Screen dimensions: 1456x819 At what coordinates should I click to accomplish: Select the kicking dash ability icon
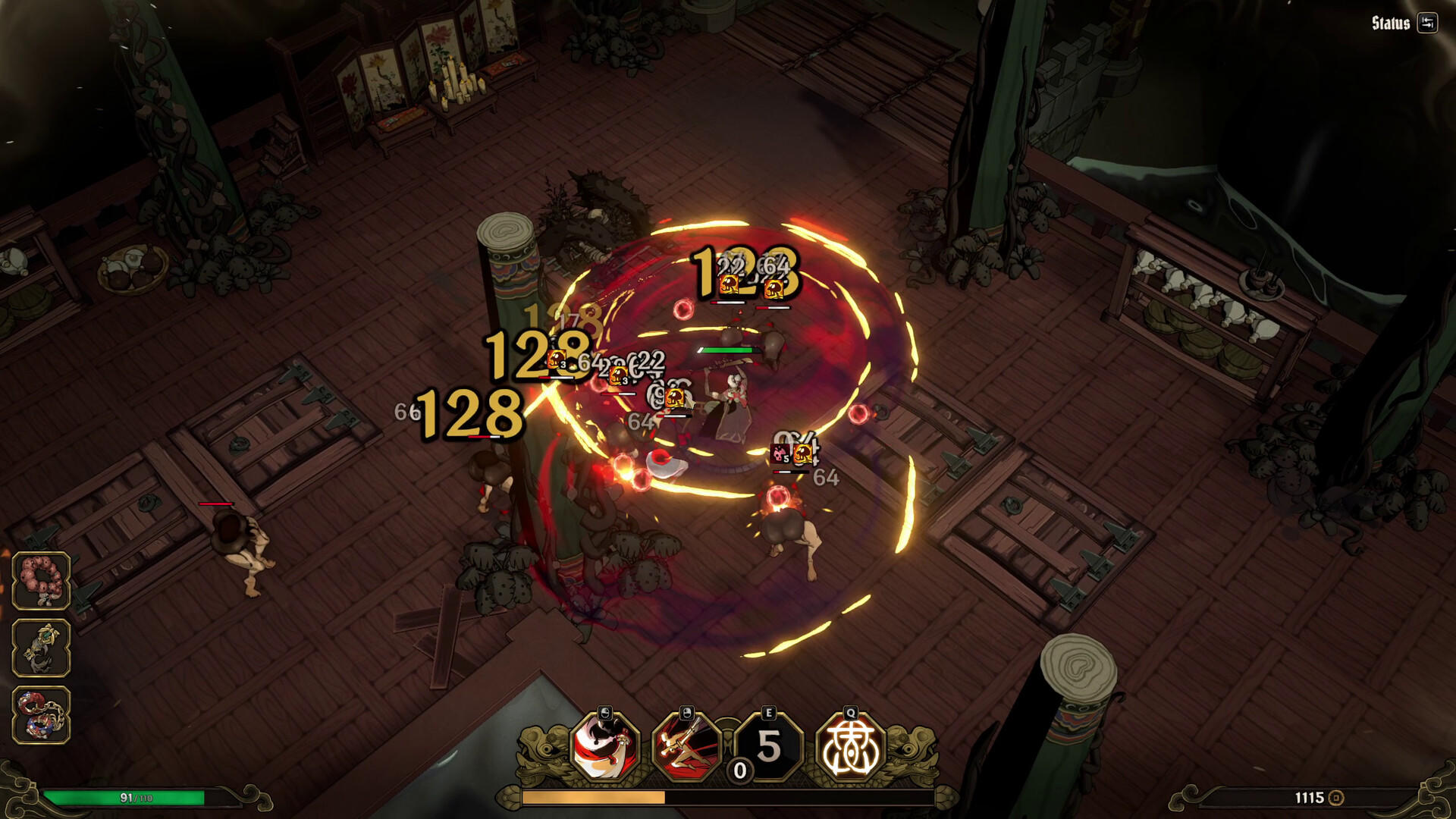point(687,748)
